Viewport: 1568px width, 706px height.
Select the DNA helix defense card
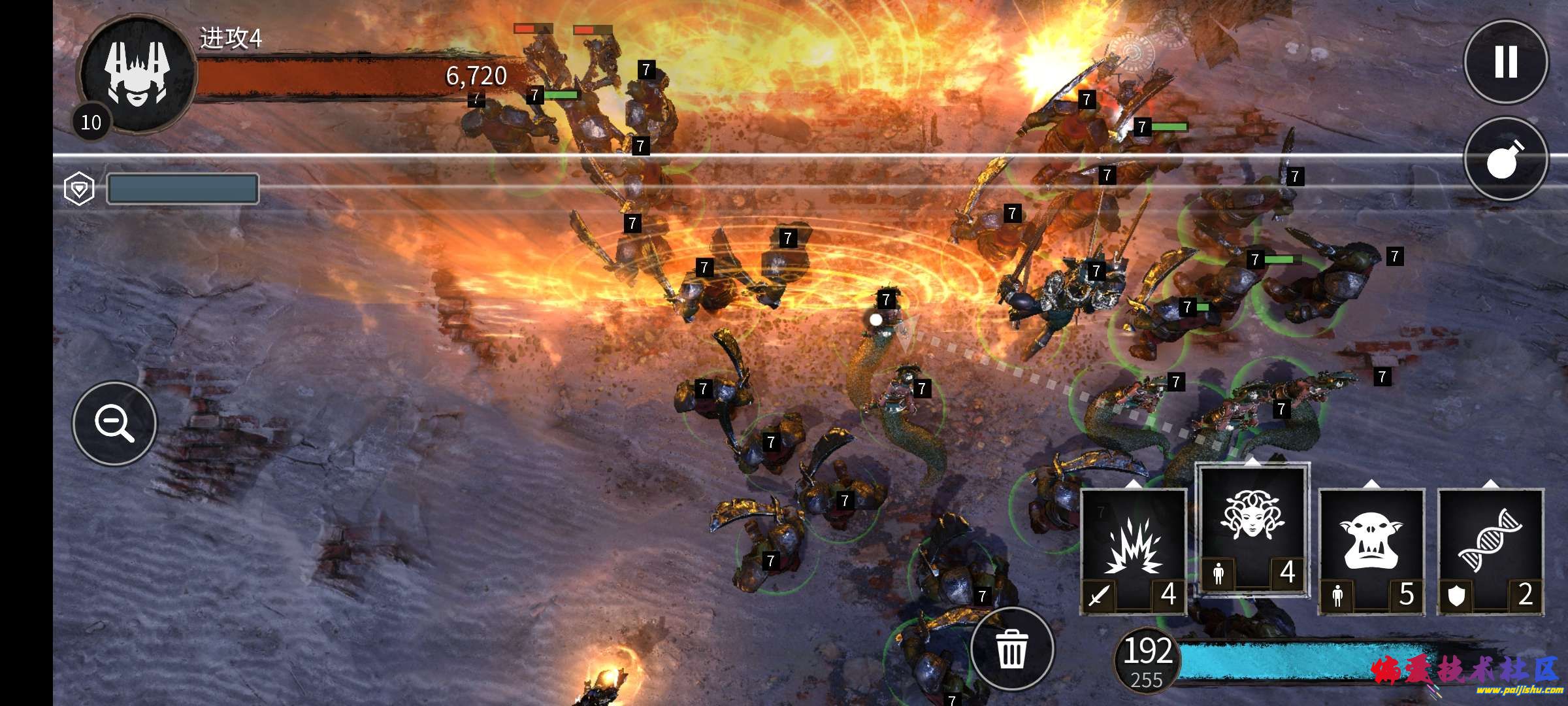(1490, 550)
